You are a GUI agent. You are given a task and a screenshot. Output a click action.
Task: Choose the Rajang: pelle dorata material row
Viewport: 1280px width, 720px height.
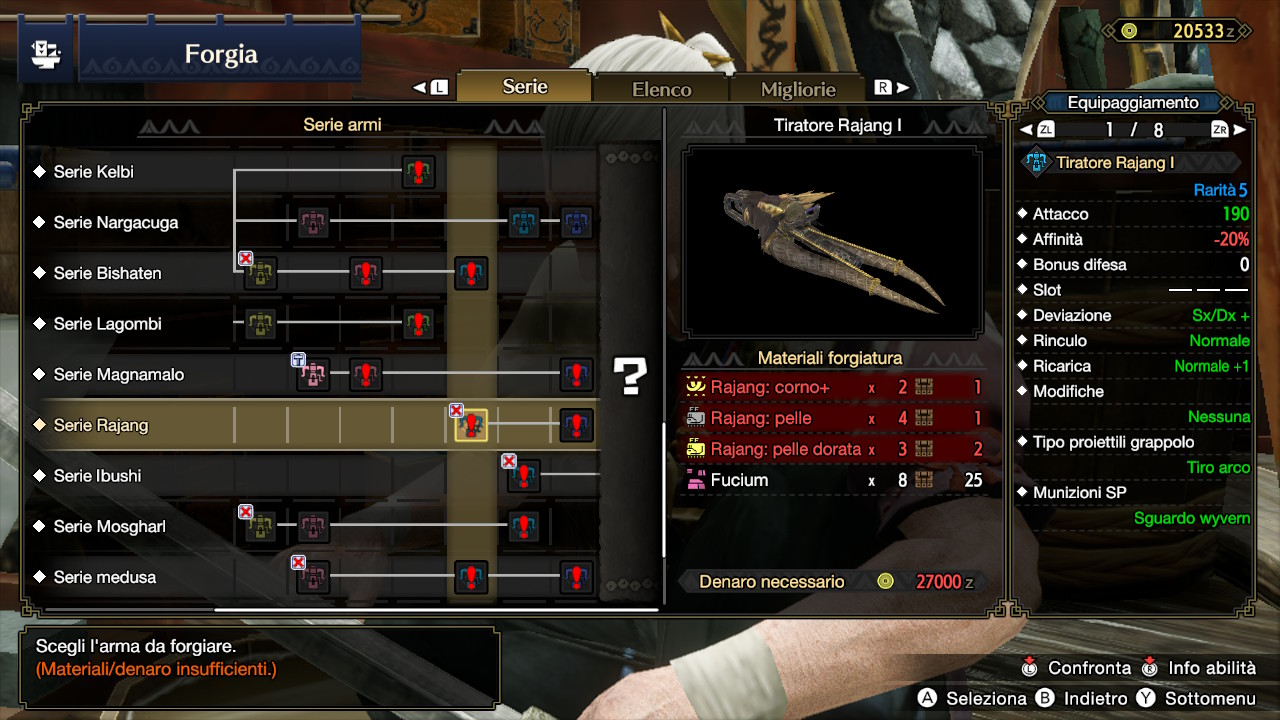[x=832, y=449]
